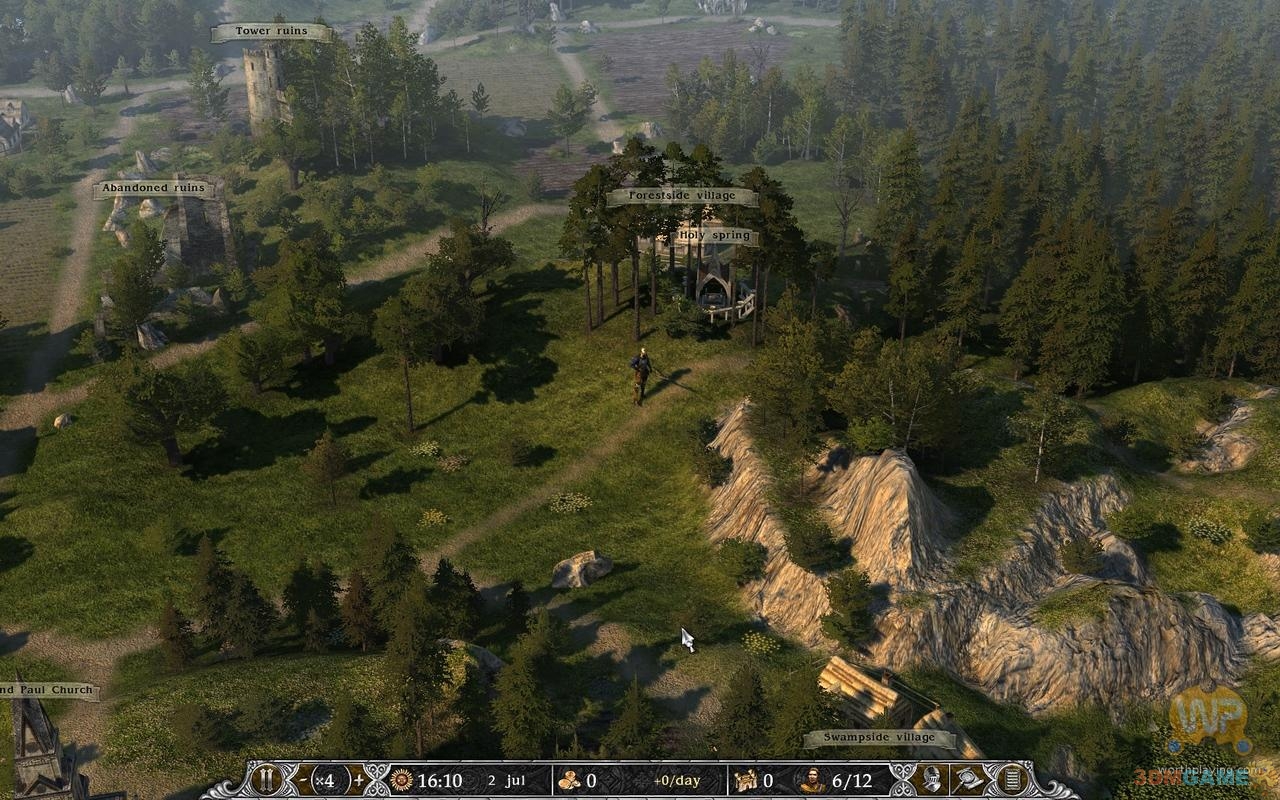
Task: Pause the game with the pause button
Action: click(268, 780)
